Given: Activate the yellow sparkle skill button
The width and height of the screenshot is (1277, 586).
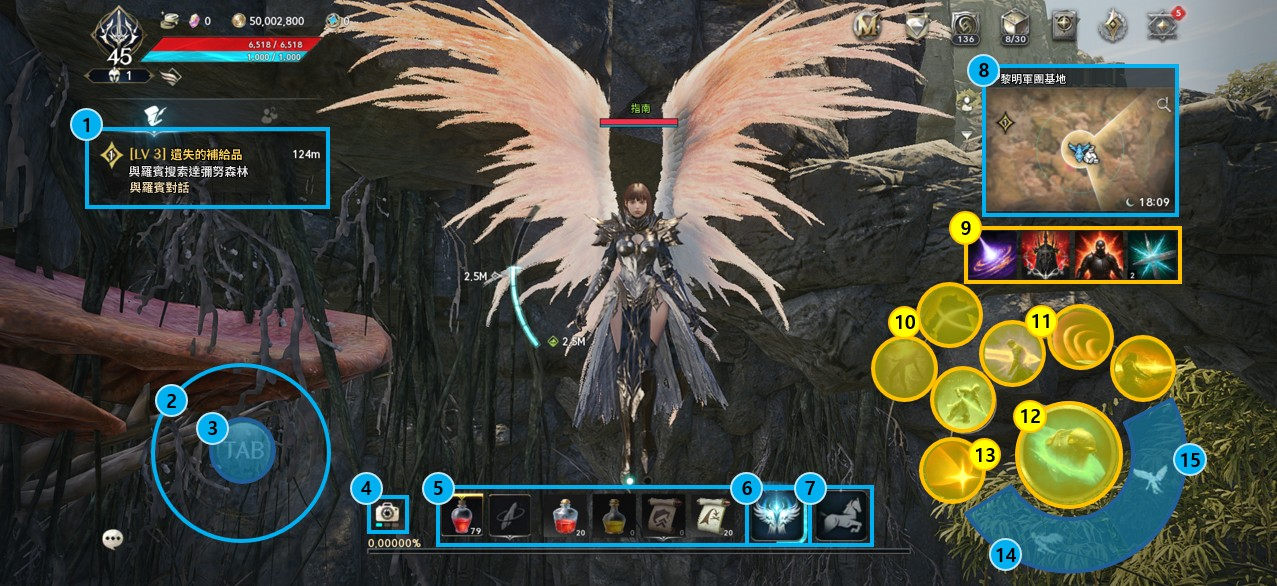Looking at the screenshot, I should pos(947,469).
